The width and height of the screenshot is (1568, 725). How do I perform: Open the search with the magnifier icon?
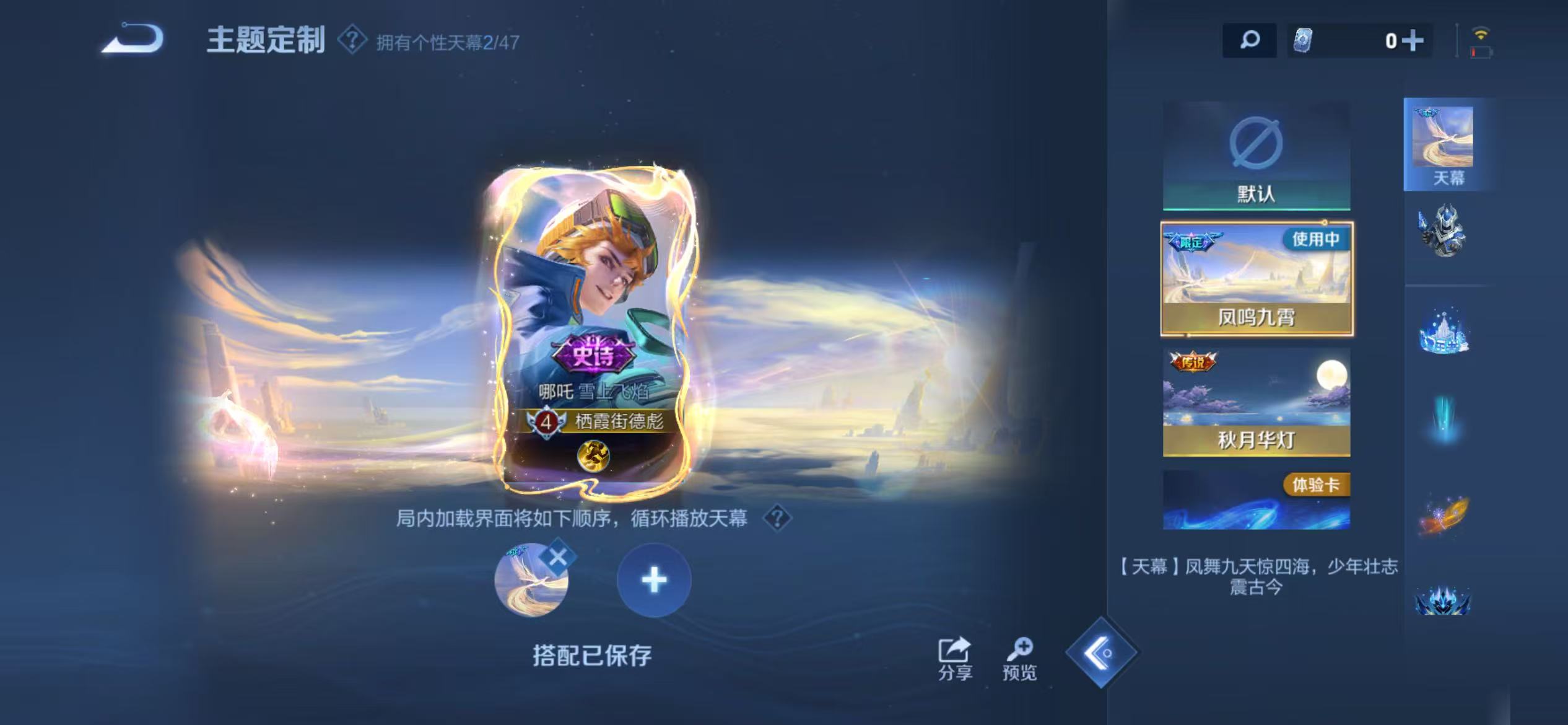click(1250, 41)
